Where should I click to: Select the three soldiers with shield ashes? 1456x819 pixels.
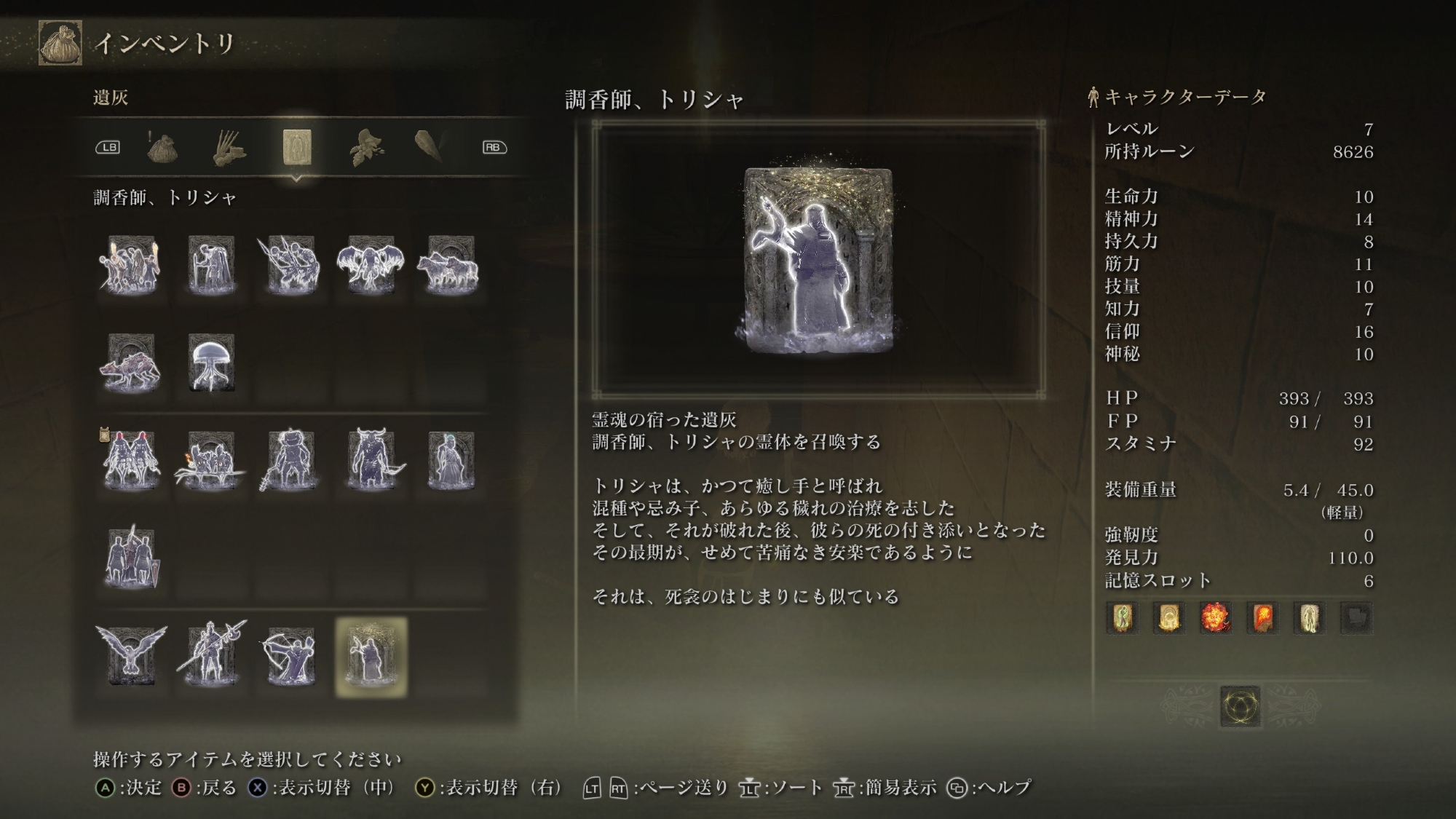131,557
